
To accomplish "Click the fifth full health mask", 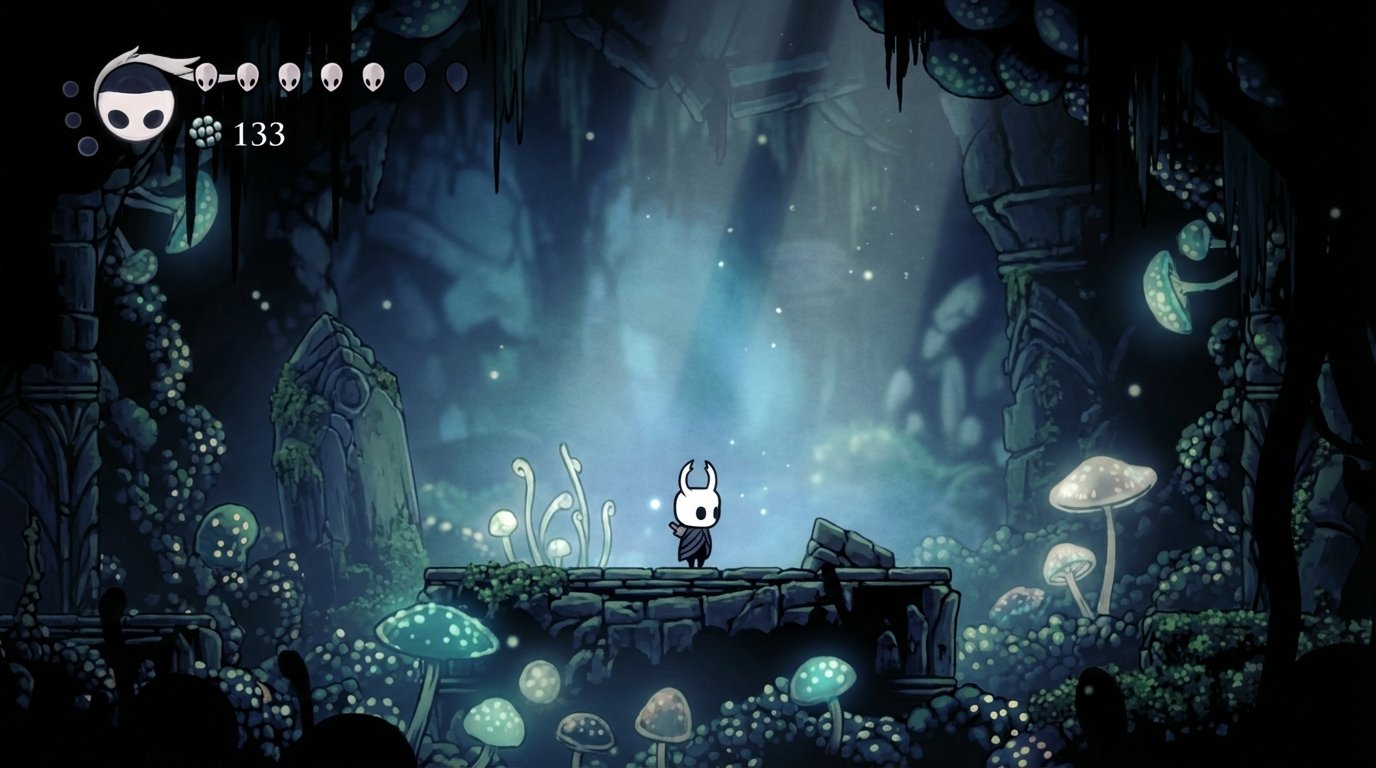I will 373,77.
